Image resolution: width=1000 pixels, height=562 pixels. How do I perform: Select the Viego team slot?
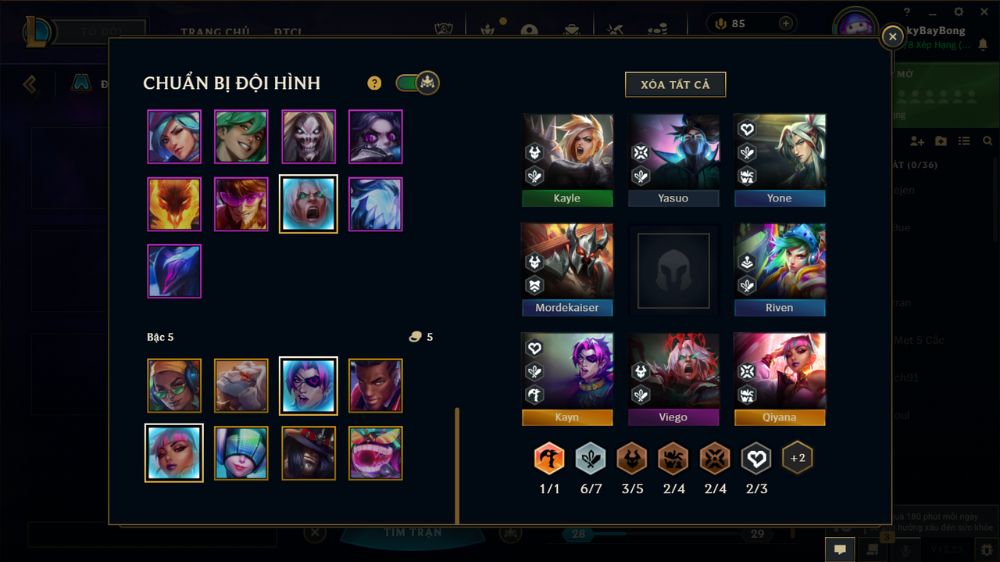[673, 377]
